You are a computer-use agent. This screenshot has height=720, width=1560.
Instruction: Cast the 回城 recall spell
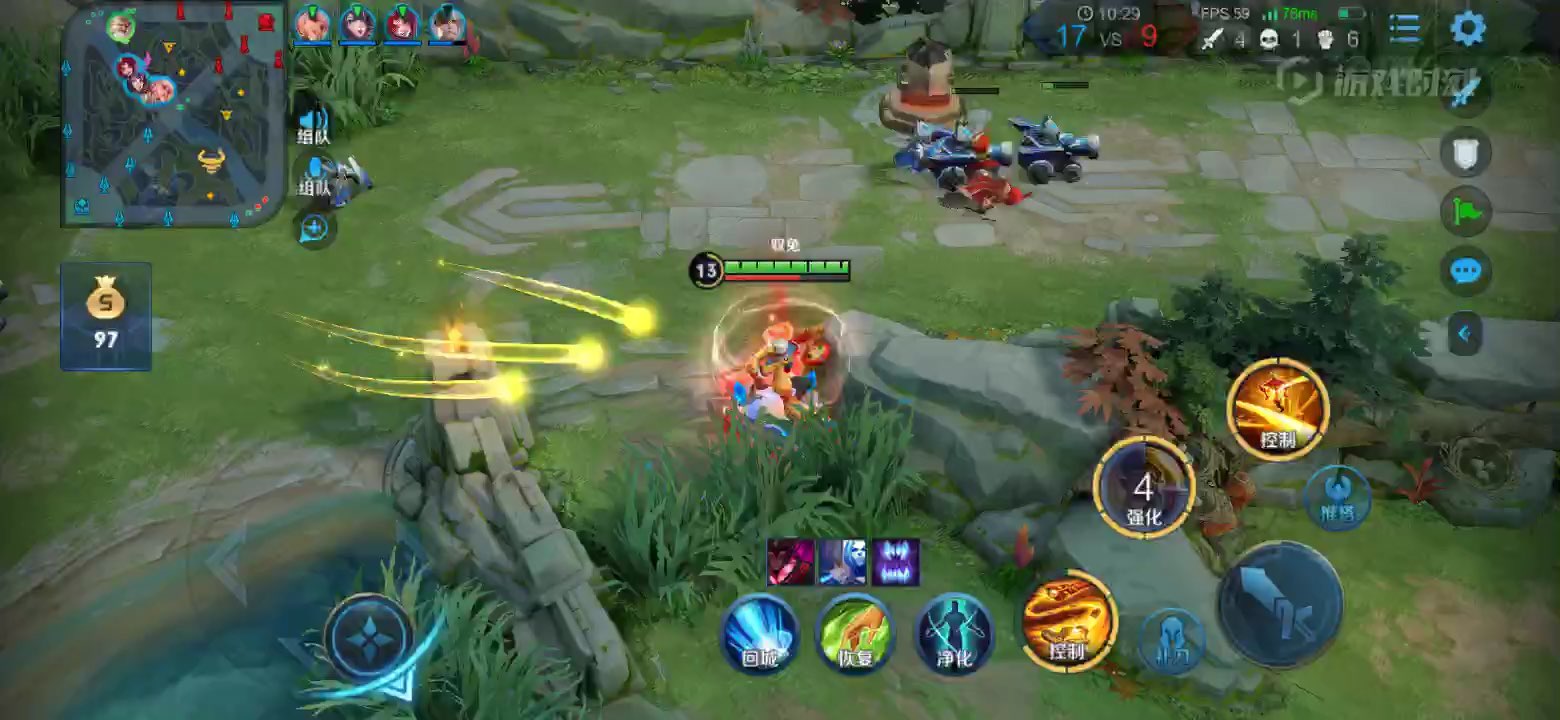[759, 634]
